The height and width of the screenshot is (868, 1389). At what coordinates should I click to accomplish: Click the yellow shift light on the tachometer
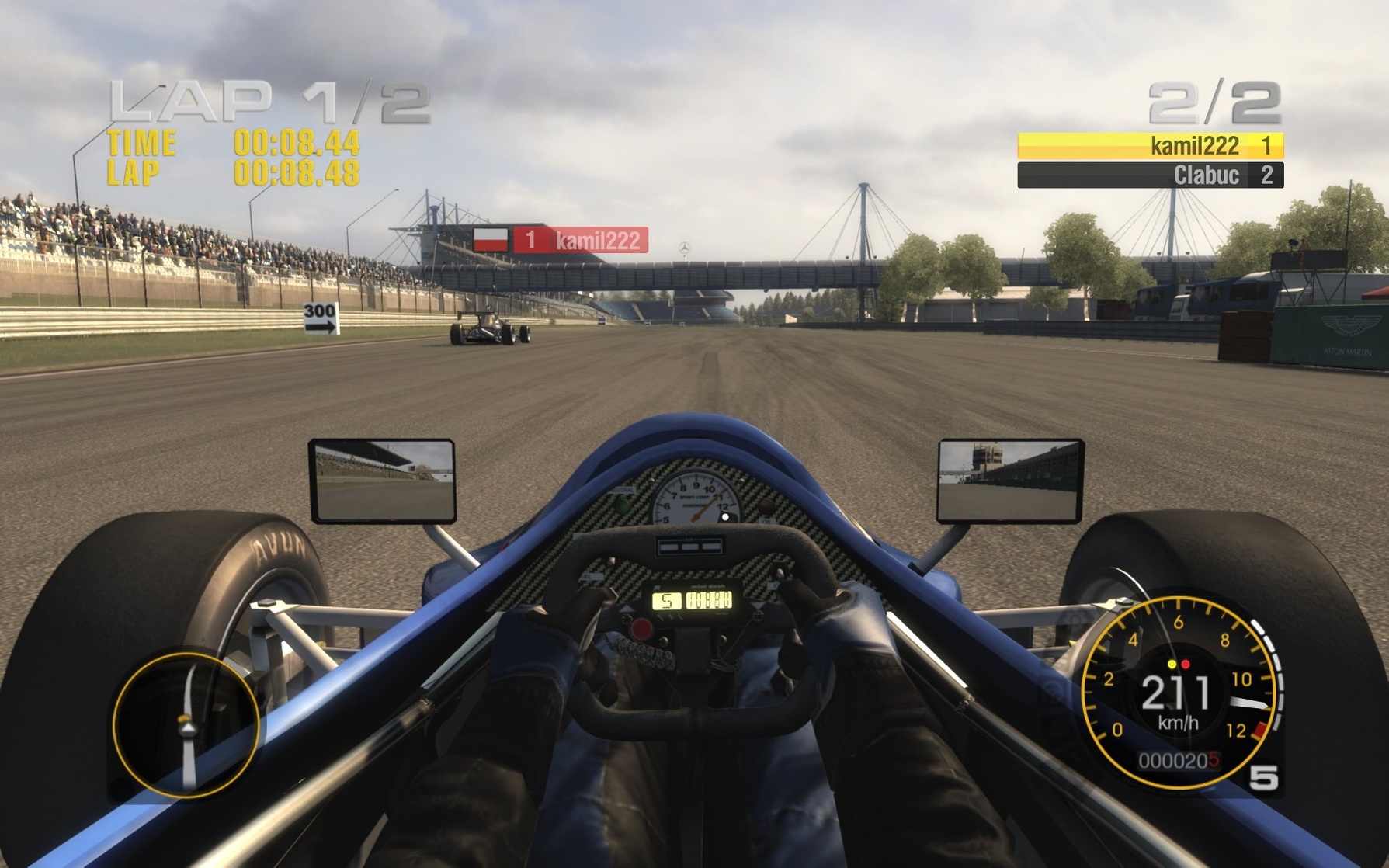[1172, 665]
